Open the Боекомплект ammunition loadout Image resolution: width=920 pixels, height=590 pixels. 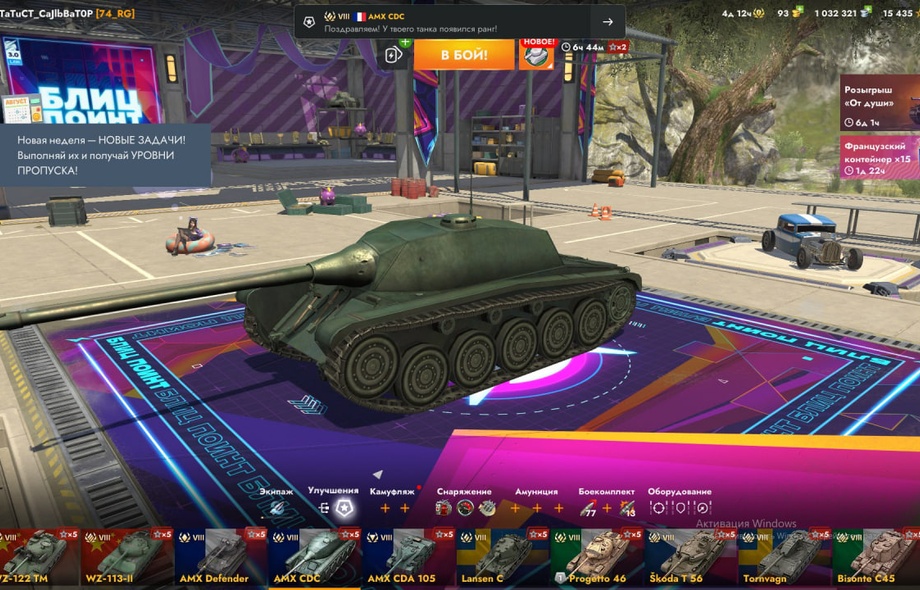tap(606, 507)
